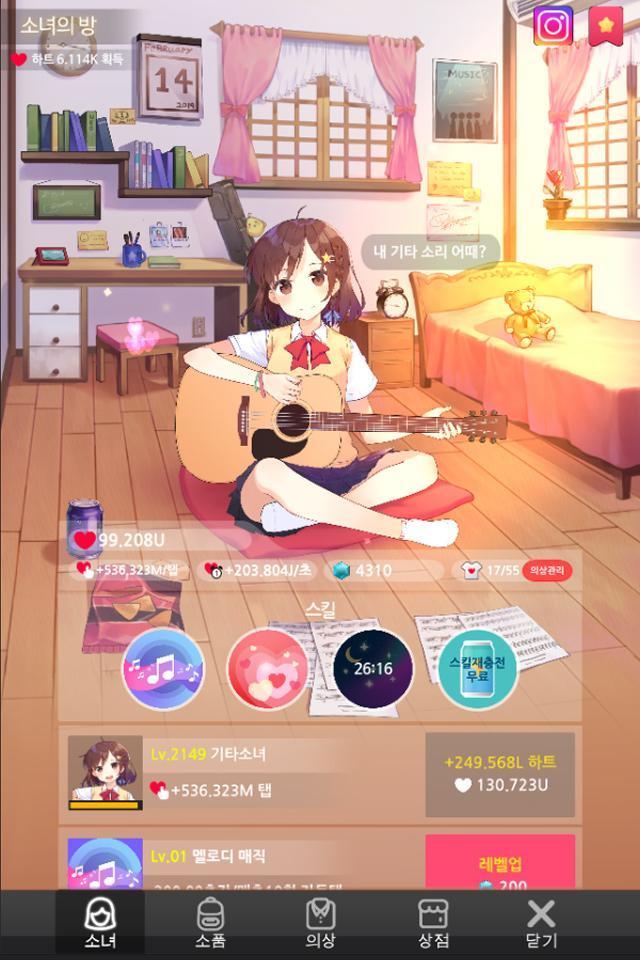Upgrade 기타소녀 for 130.723U hearts
Image resolution: width=640 pixels, height=960 pixels.
pos(500,774)
